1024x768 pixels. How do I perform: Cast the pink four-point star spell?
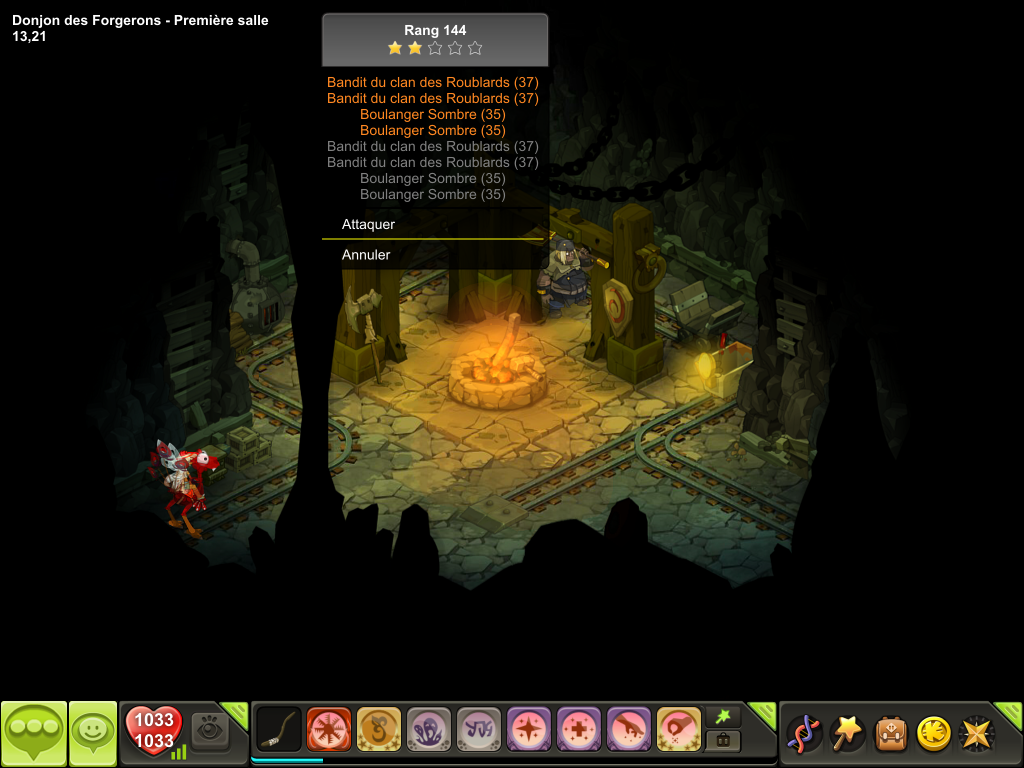click(529, 729)
